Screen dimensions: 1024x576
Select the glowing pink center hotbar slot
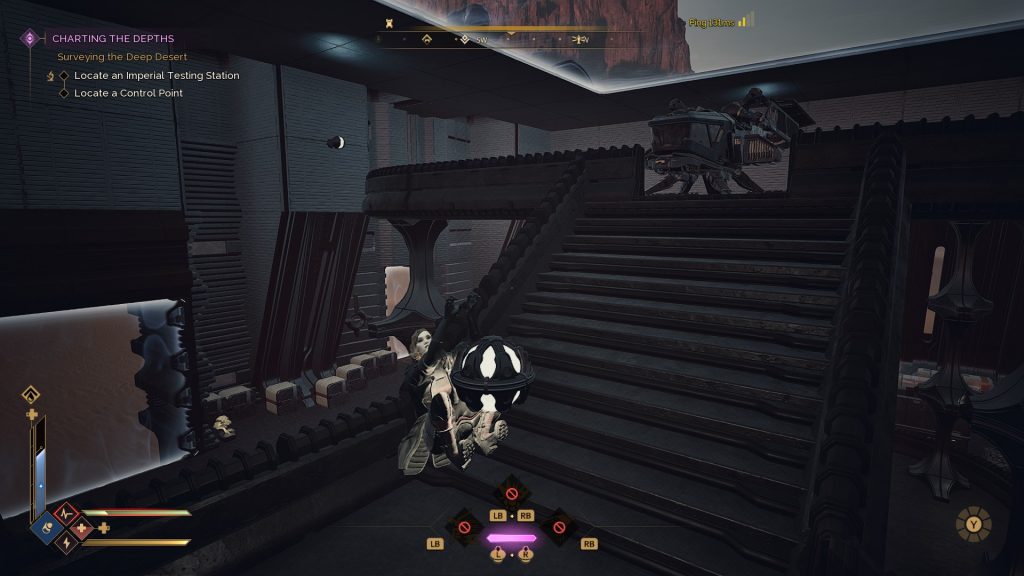(511, 538)
